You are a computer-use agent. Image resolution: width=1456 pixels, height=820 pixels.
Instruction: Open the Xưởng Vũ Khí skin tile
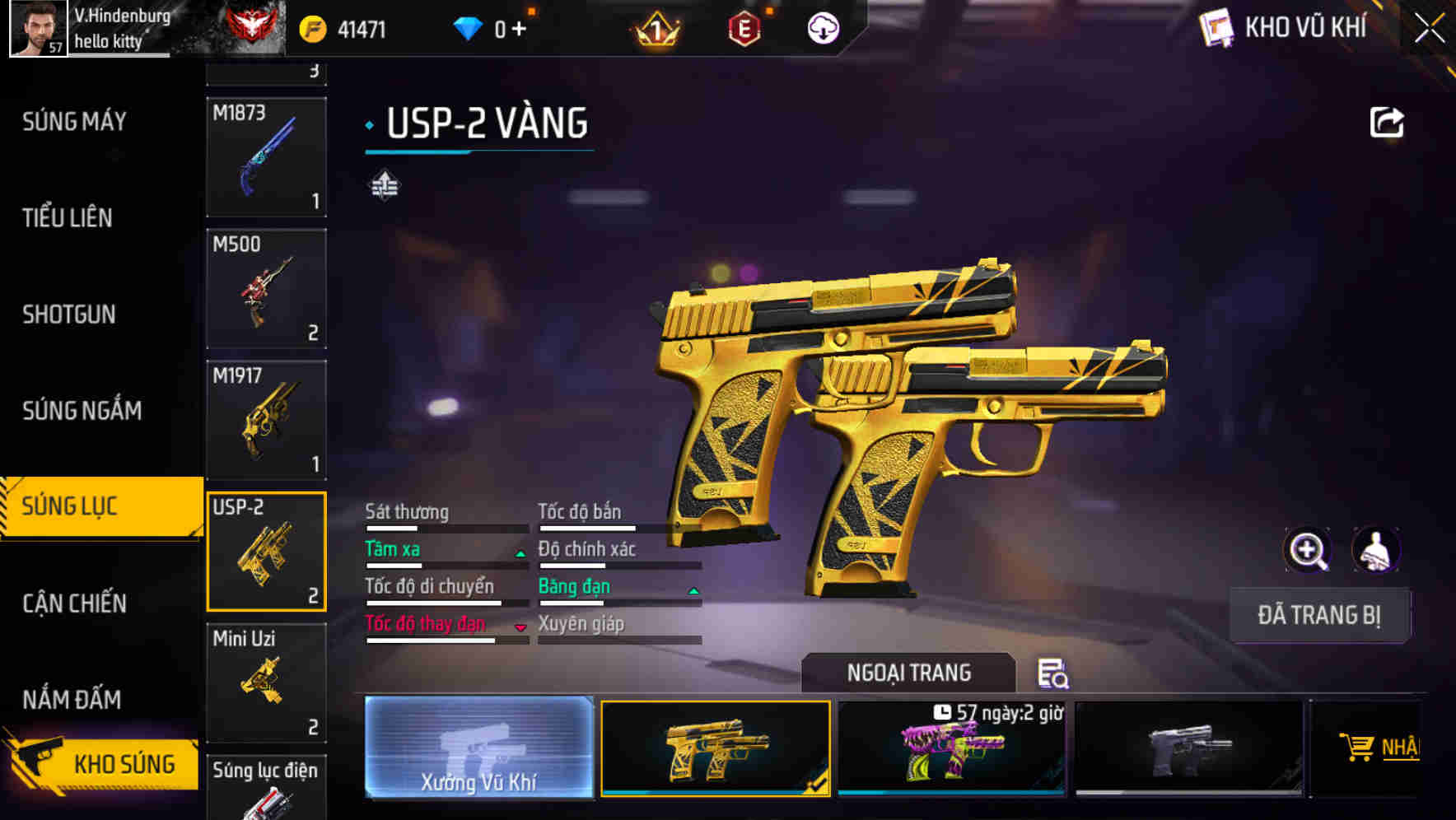(x=478, y=748)
